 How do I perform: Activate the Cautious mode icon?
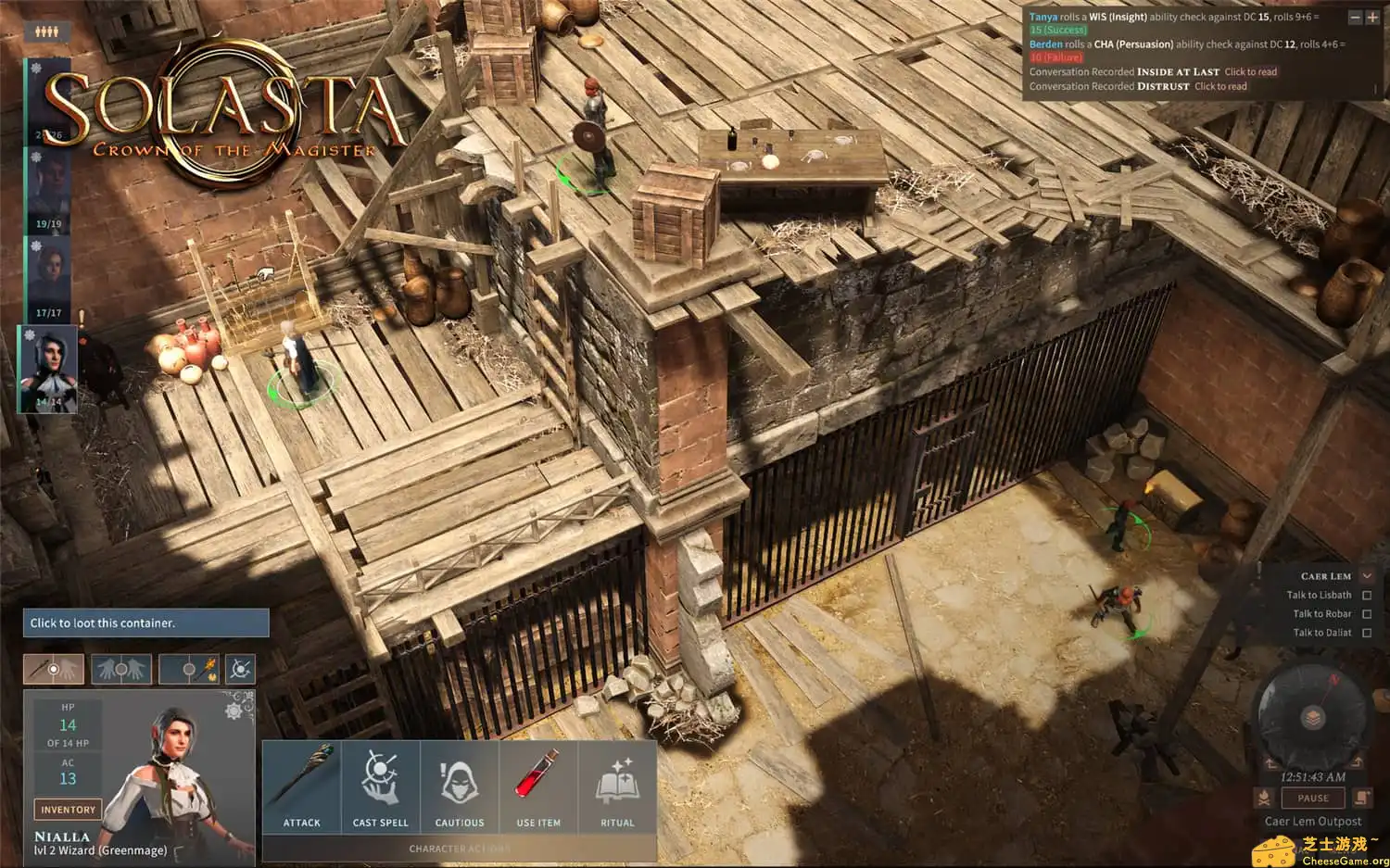pos(460,778)
